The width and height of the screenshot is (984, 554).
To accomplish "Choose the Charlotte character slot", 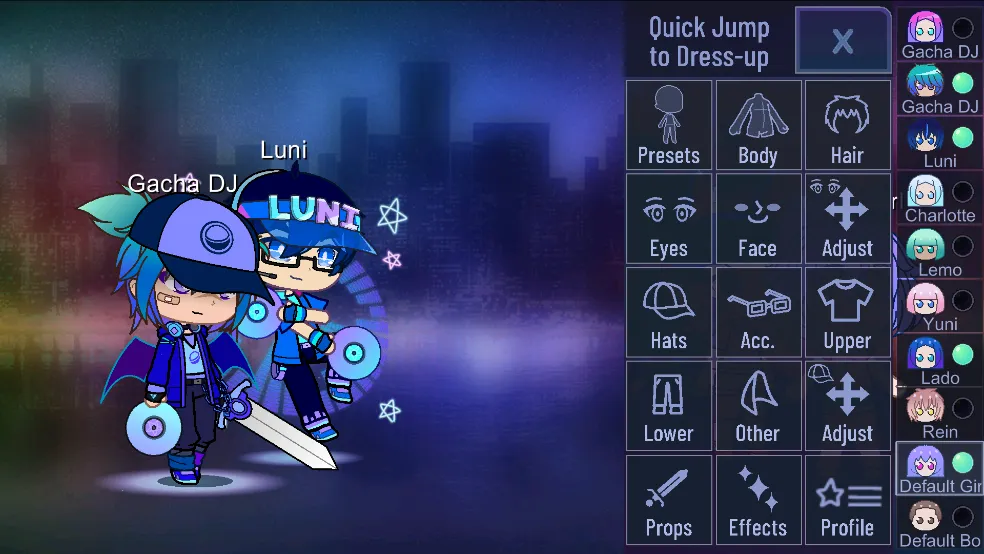I will click(x=926, y=195).
